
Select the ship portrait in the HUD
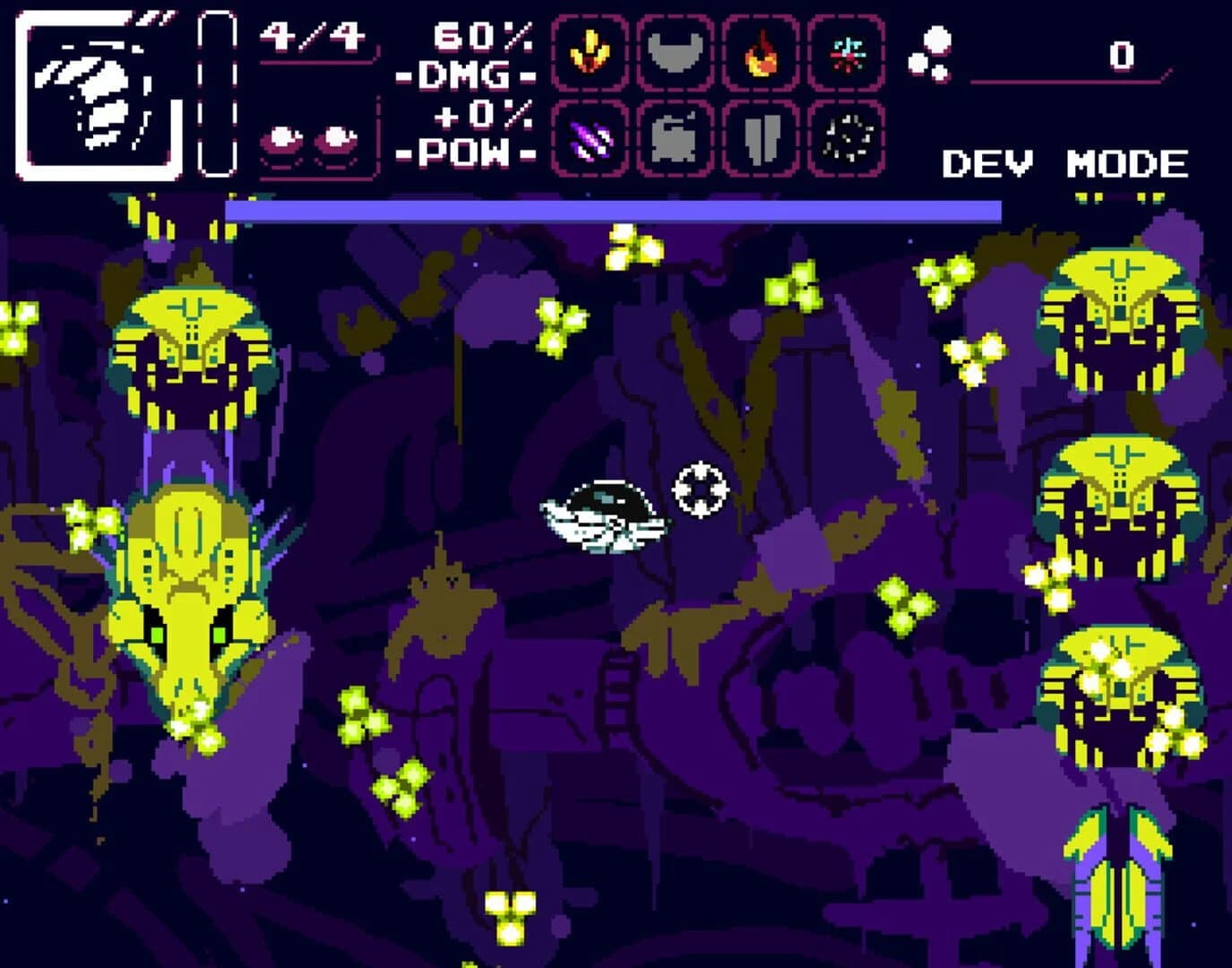click(94, 90)
